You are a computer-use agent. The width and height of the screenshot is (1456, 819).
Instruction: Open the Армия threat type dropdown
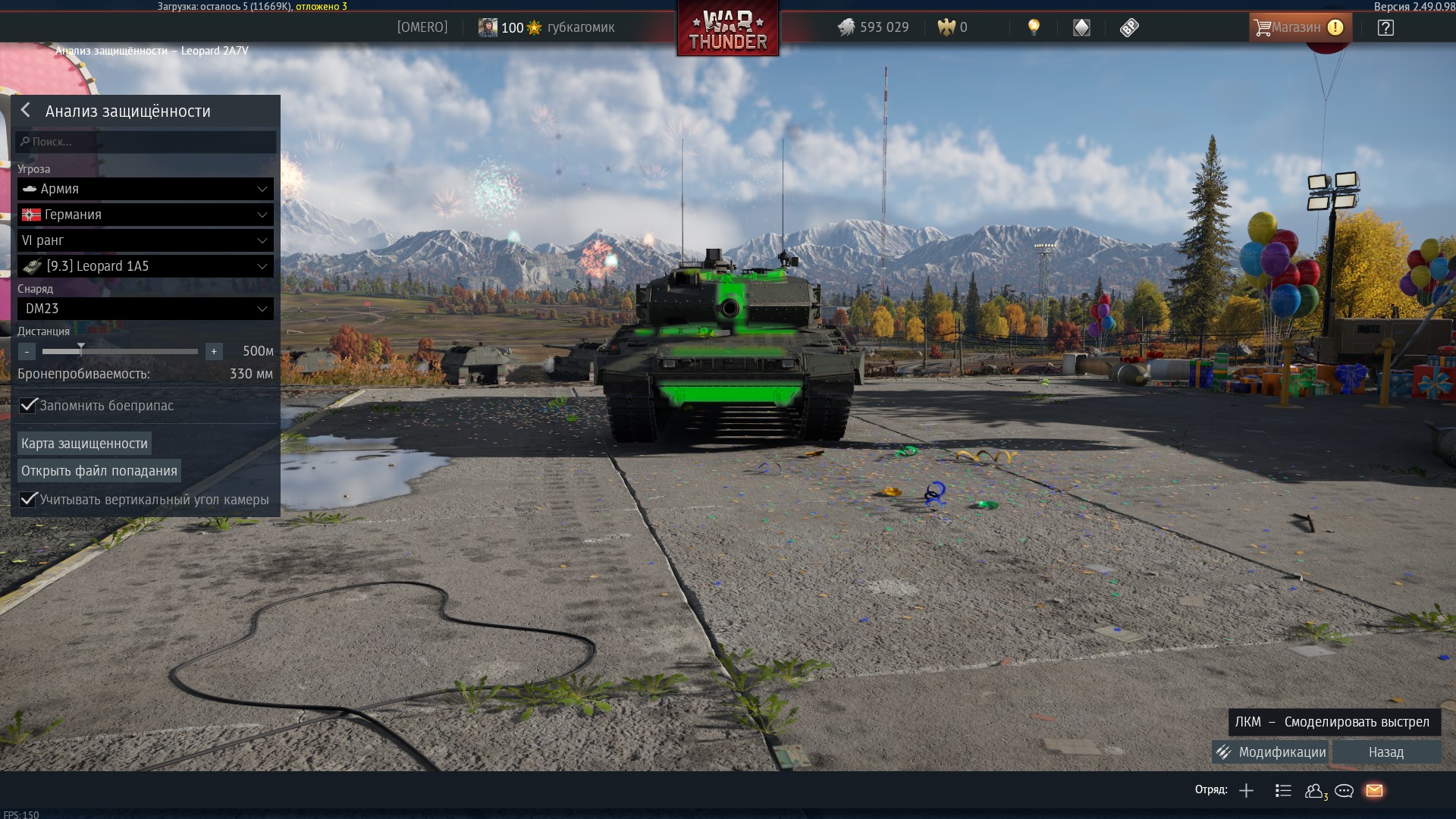pos(146,189)
